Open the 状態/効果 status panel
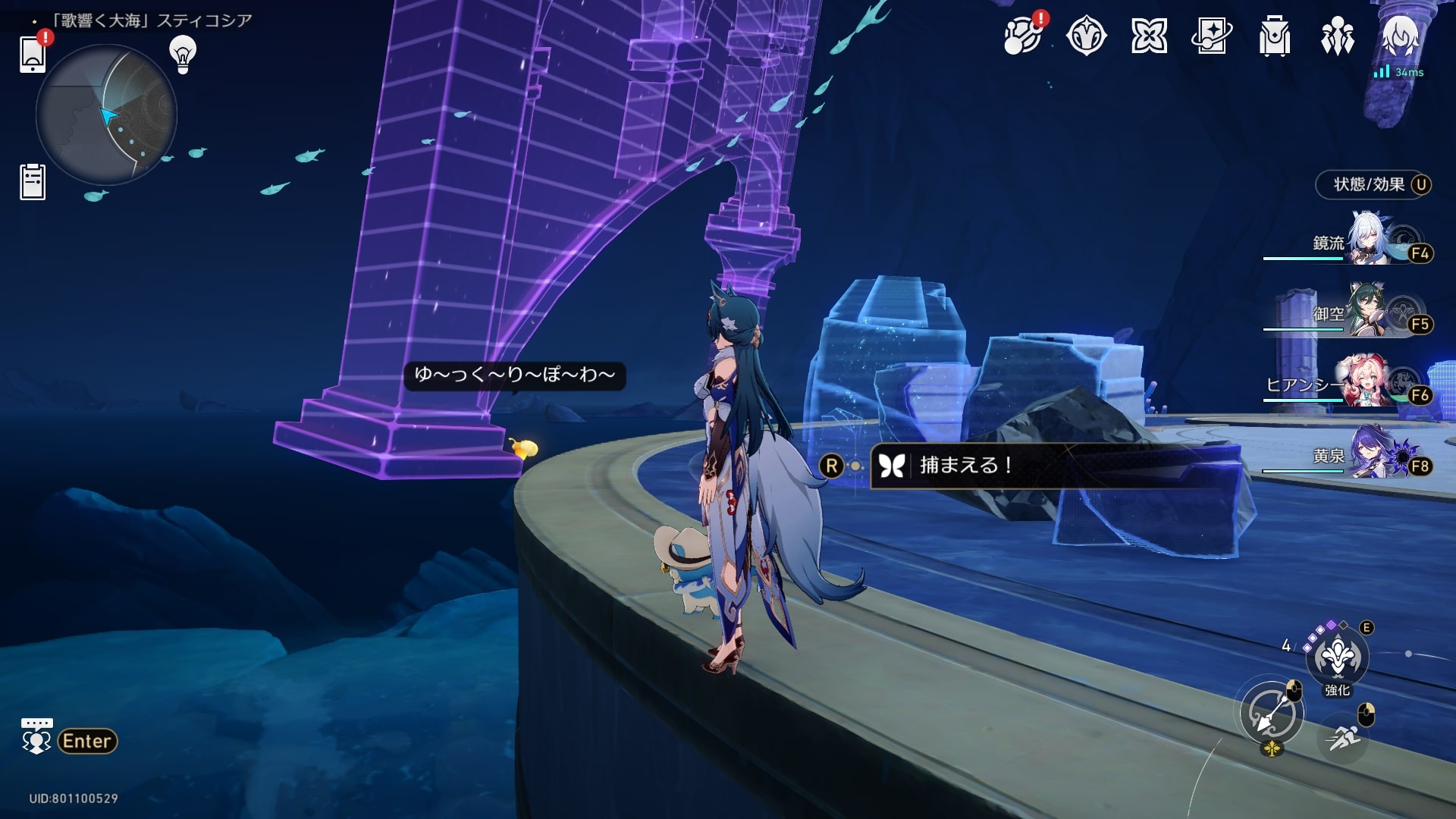 (x=1373, y=185)
